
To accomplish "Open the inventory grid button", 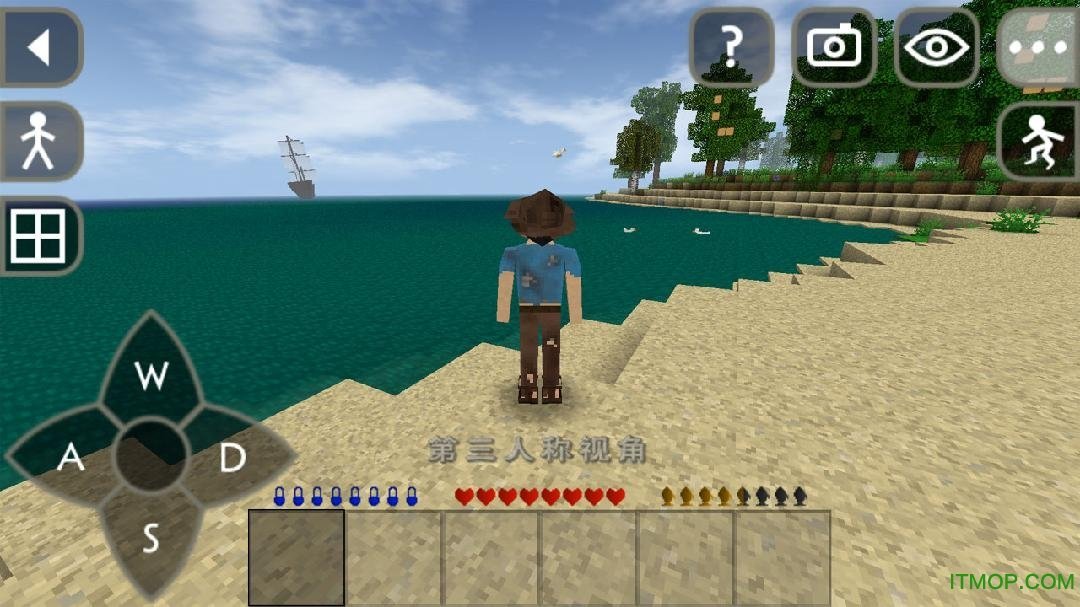I will click(40, 236).
